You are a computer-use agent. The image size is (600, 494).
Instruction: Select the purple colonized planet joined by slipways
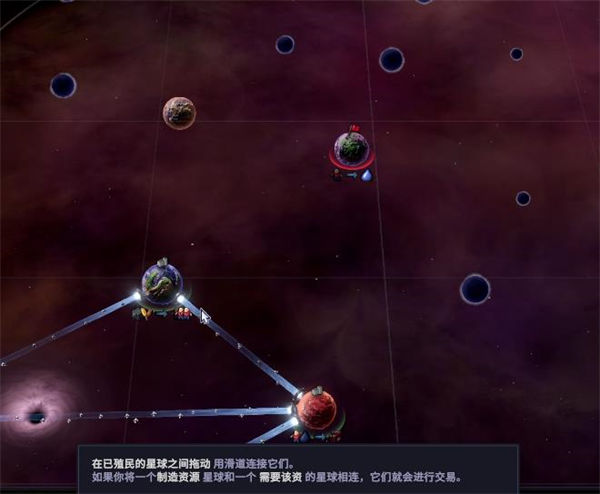(x=161, y=284)
